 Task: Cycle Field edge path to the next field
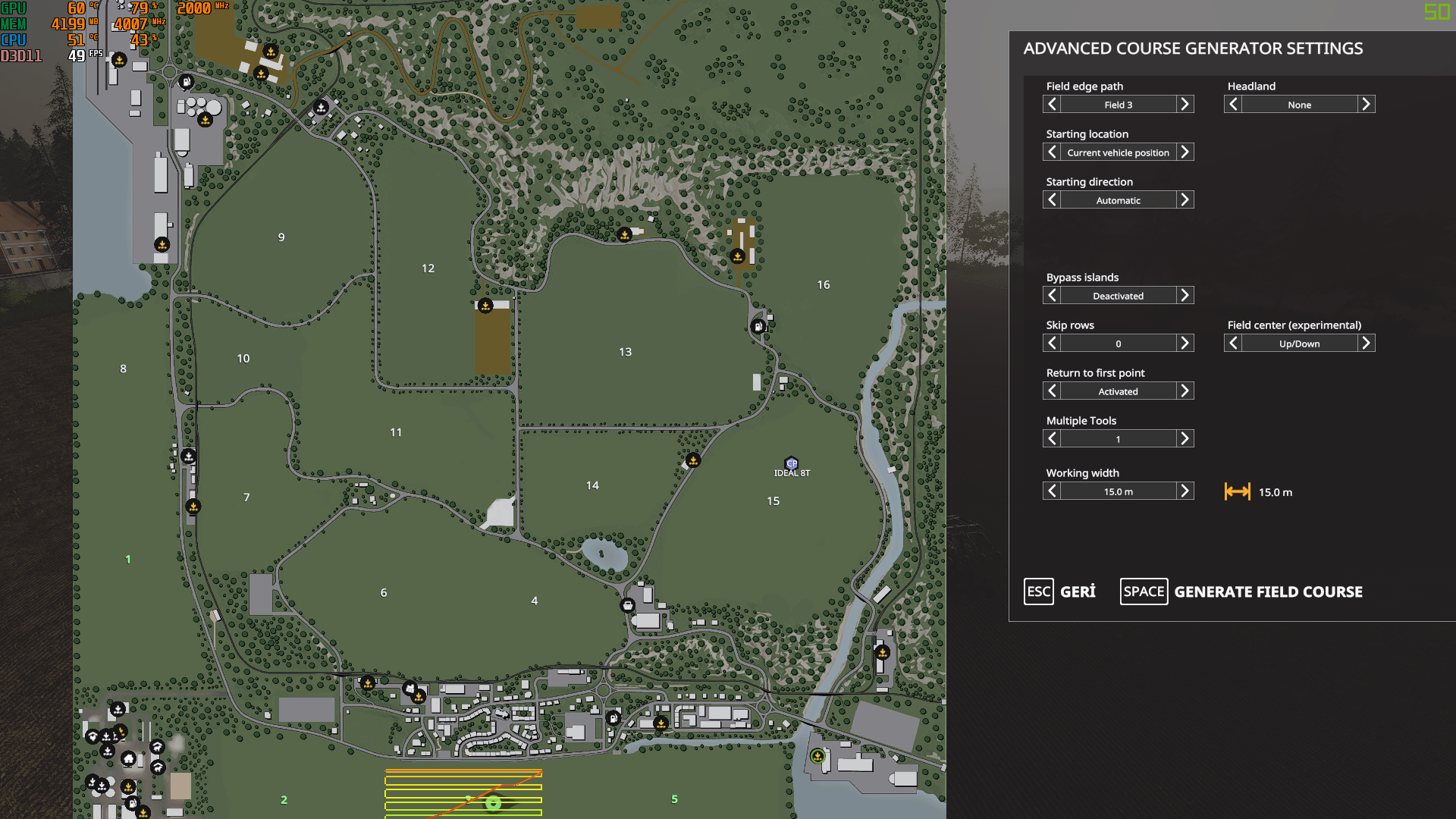pos(1186,104)
